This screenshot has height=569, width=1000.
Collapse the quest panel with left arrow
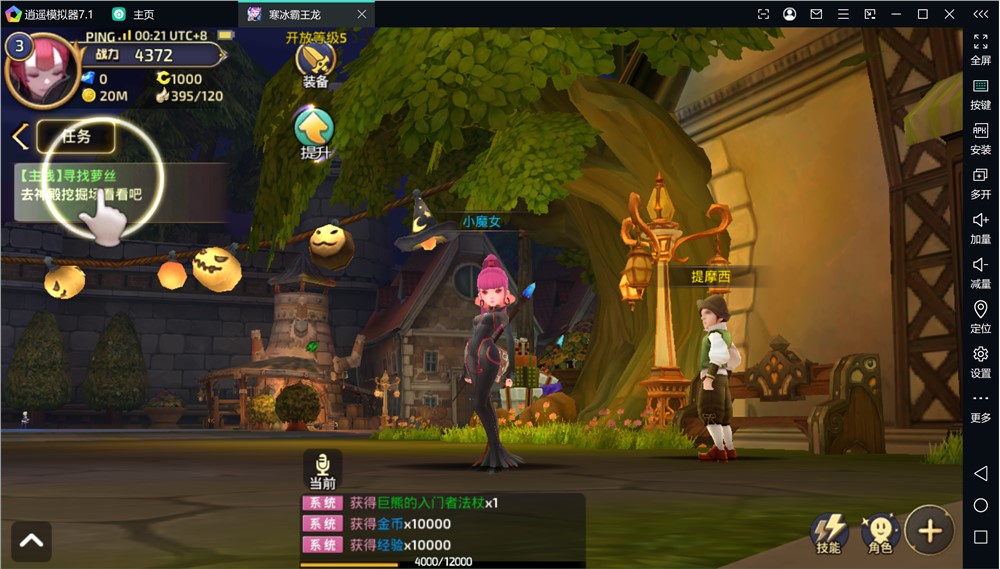[x=19, y=137]
